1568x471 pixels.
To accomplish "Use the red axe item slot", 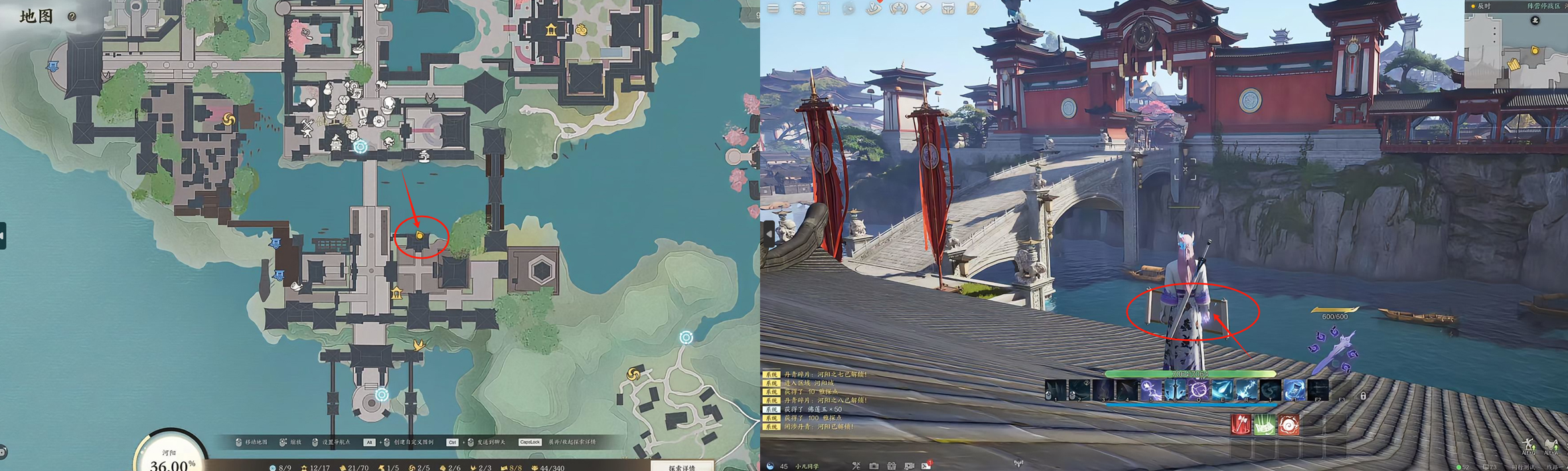I will coord(1241,424).
